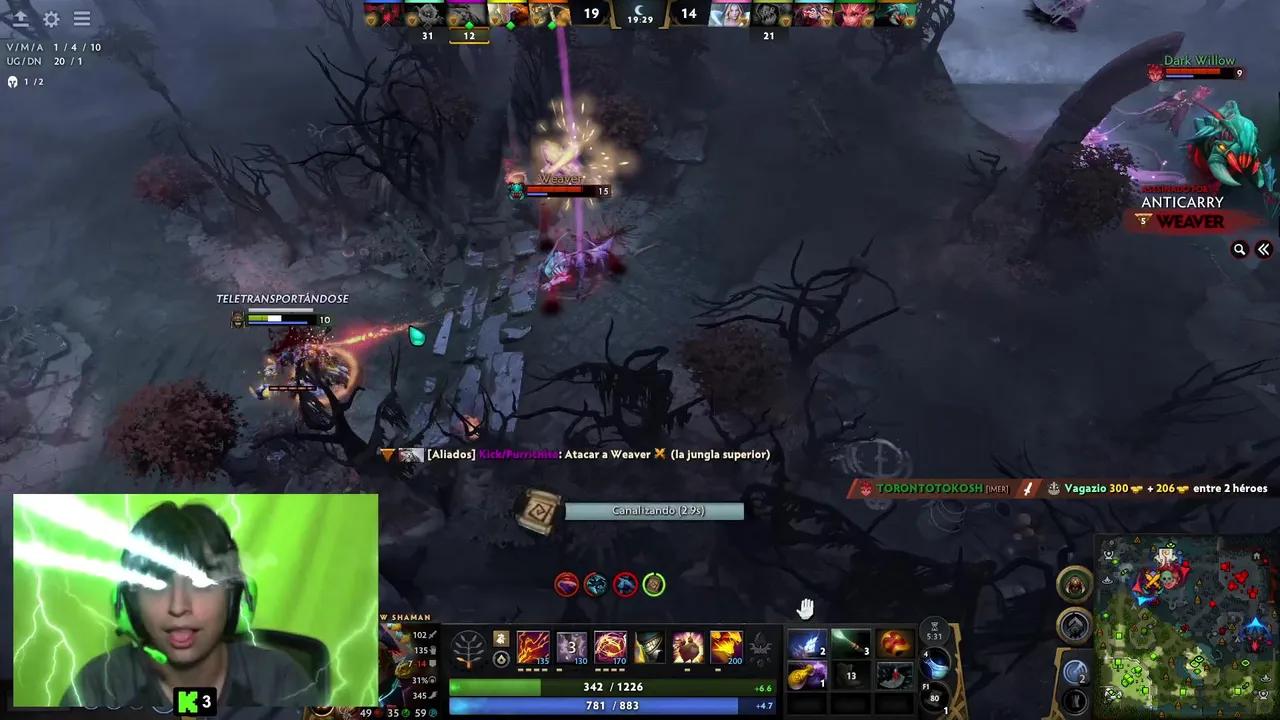Activate the Hex ability with 3 charges
Viewport: 1280px width, 720px height.
570,648
